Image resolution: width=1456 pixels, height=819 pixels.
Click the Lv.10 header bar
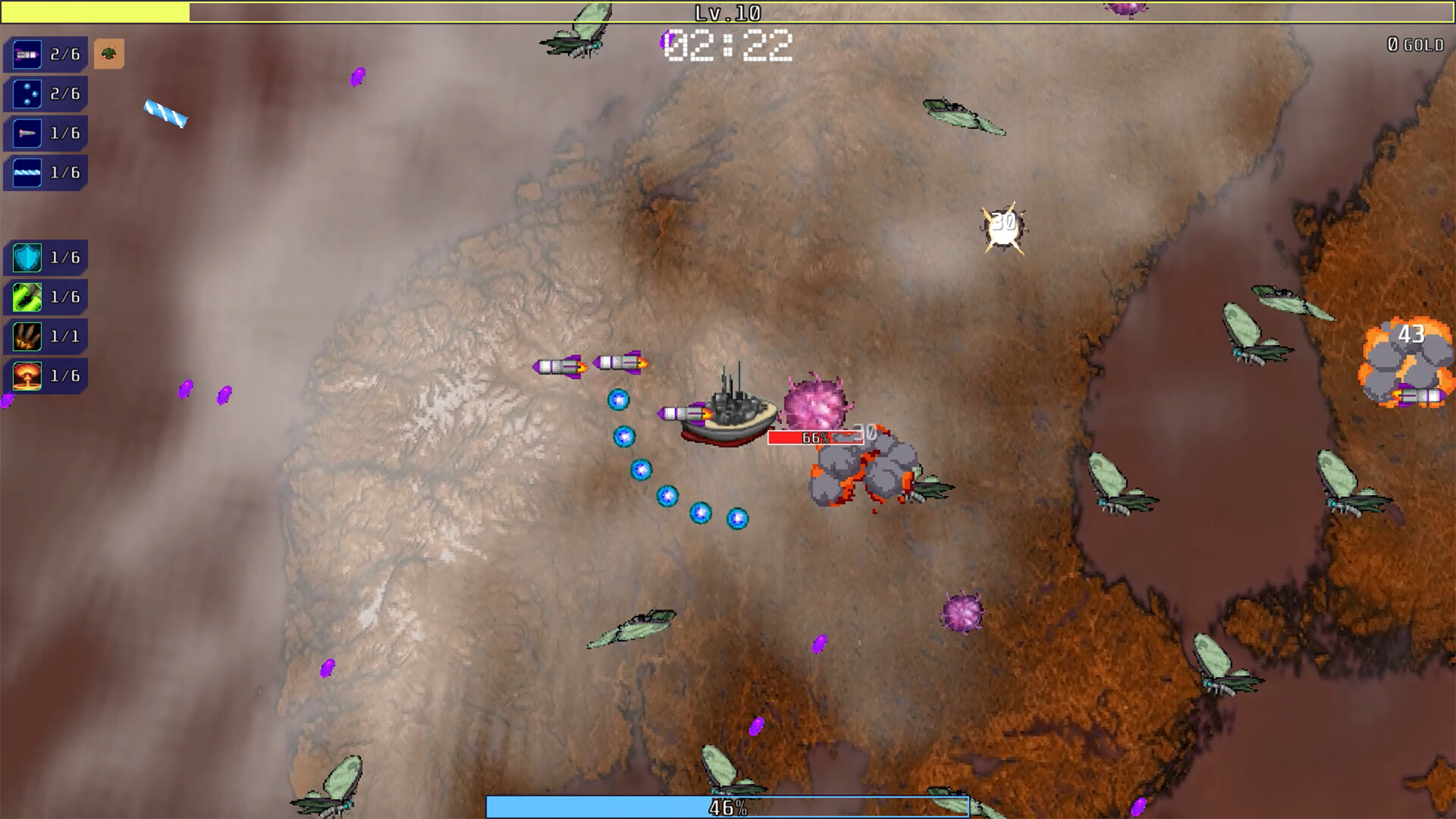coord(726,13)
